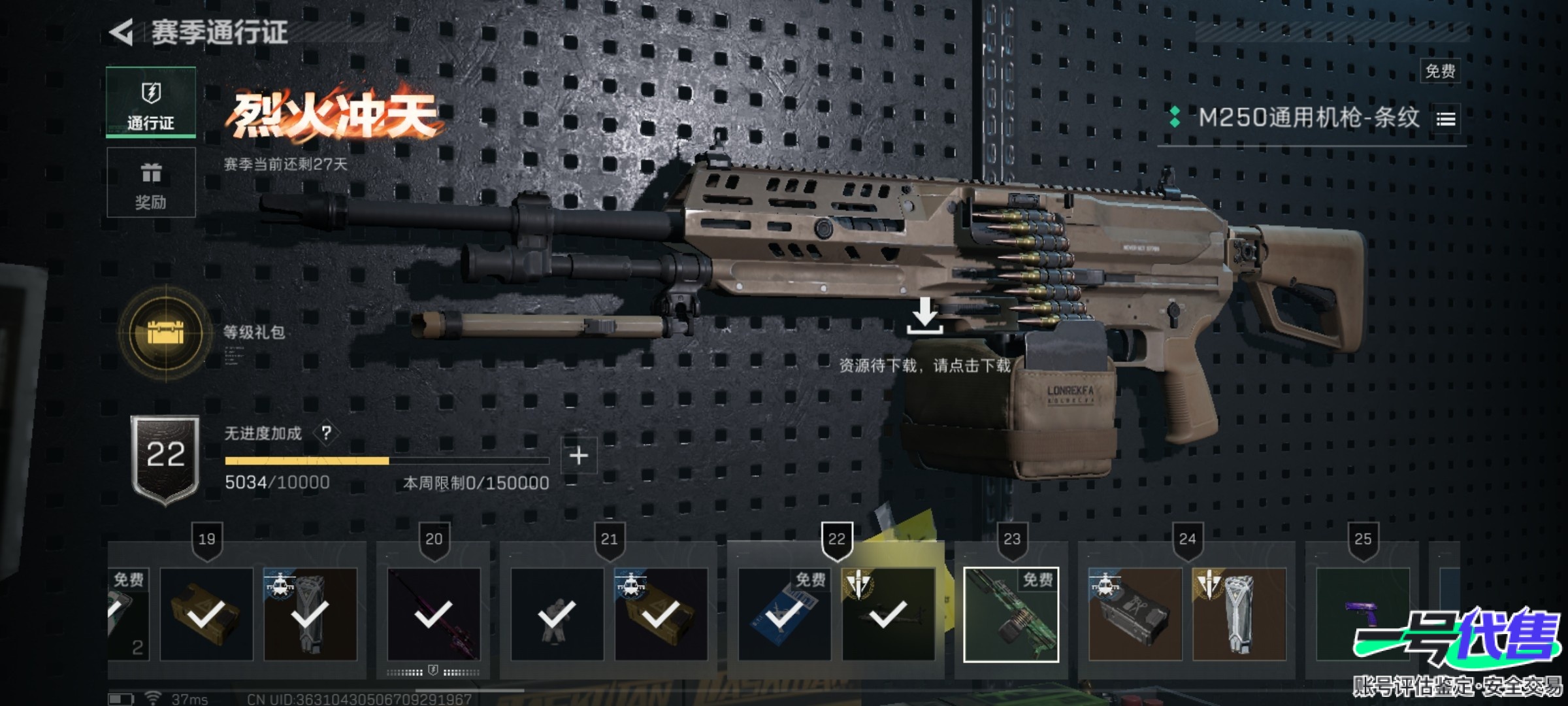Select the level 22 free blue card reward
Screen dimensions: 1568x706
coord(784,614)
